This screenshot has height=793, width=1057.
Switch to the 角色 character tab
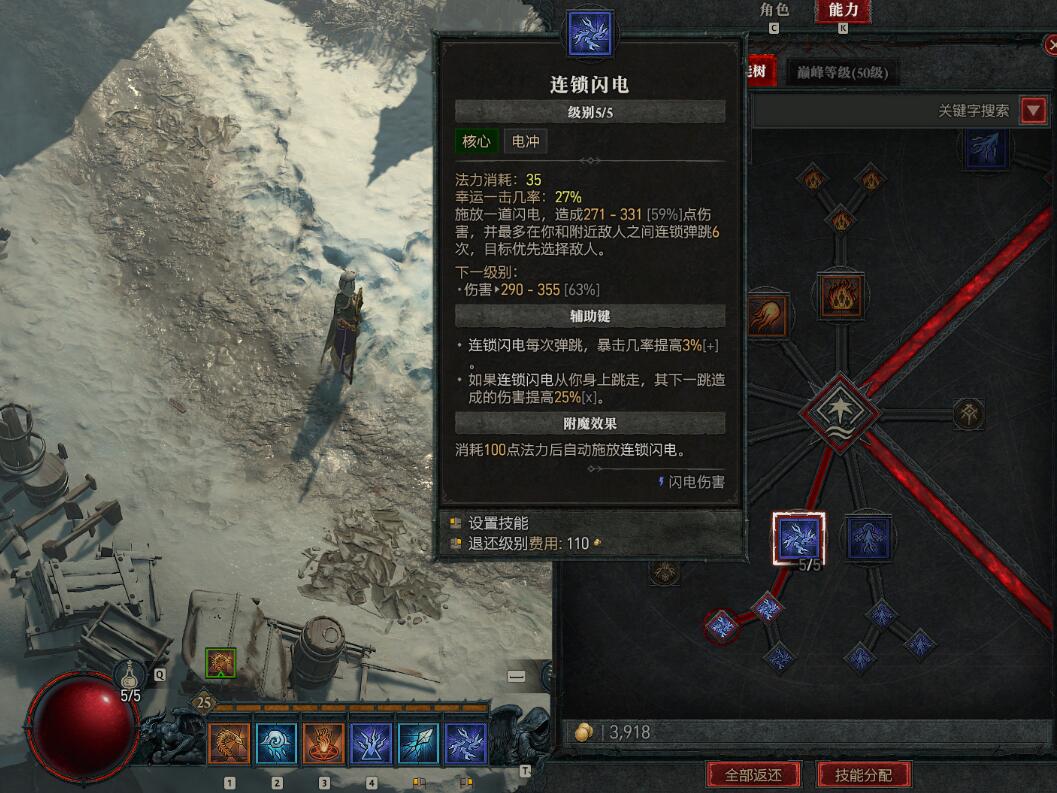(774, 10)
